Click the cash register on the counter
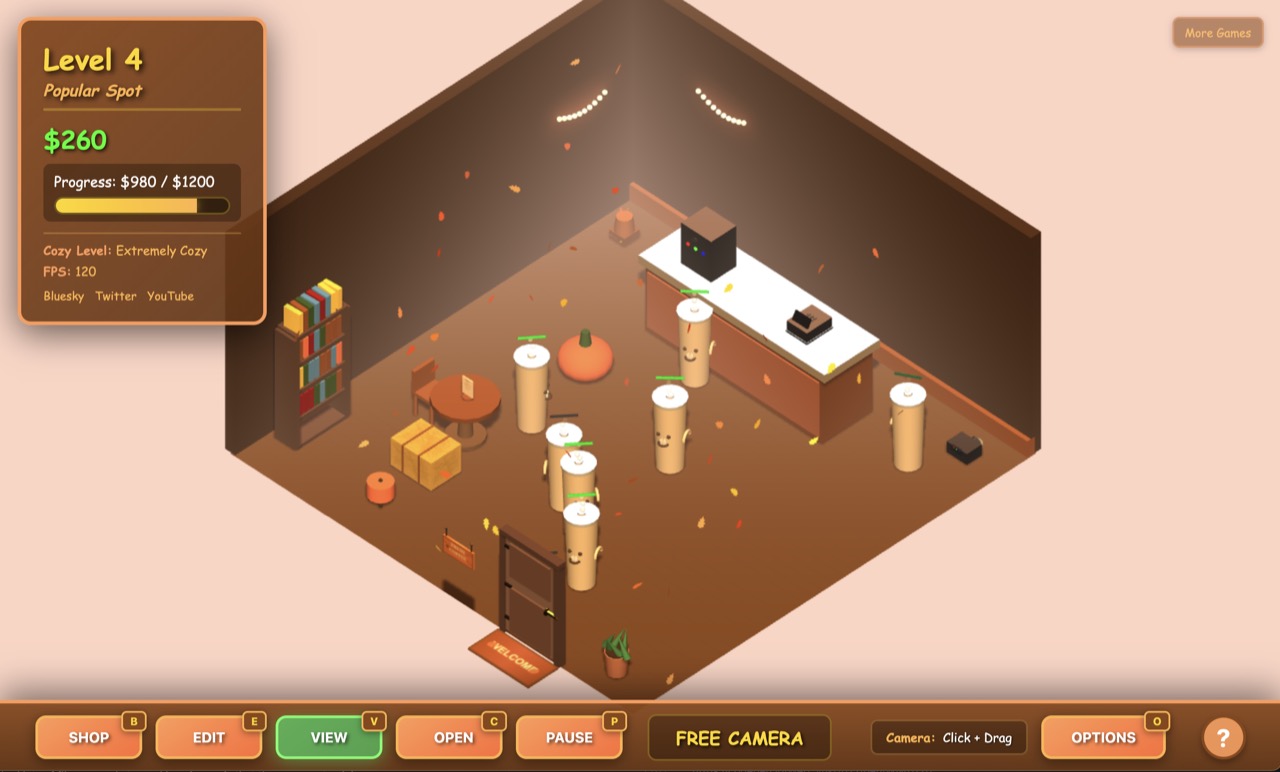This screenshot has height=772, width=1280. [x=810, y=320]
